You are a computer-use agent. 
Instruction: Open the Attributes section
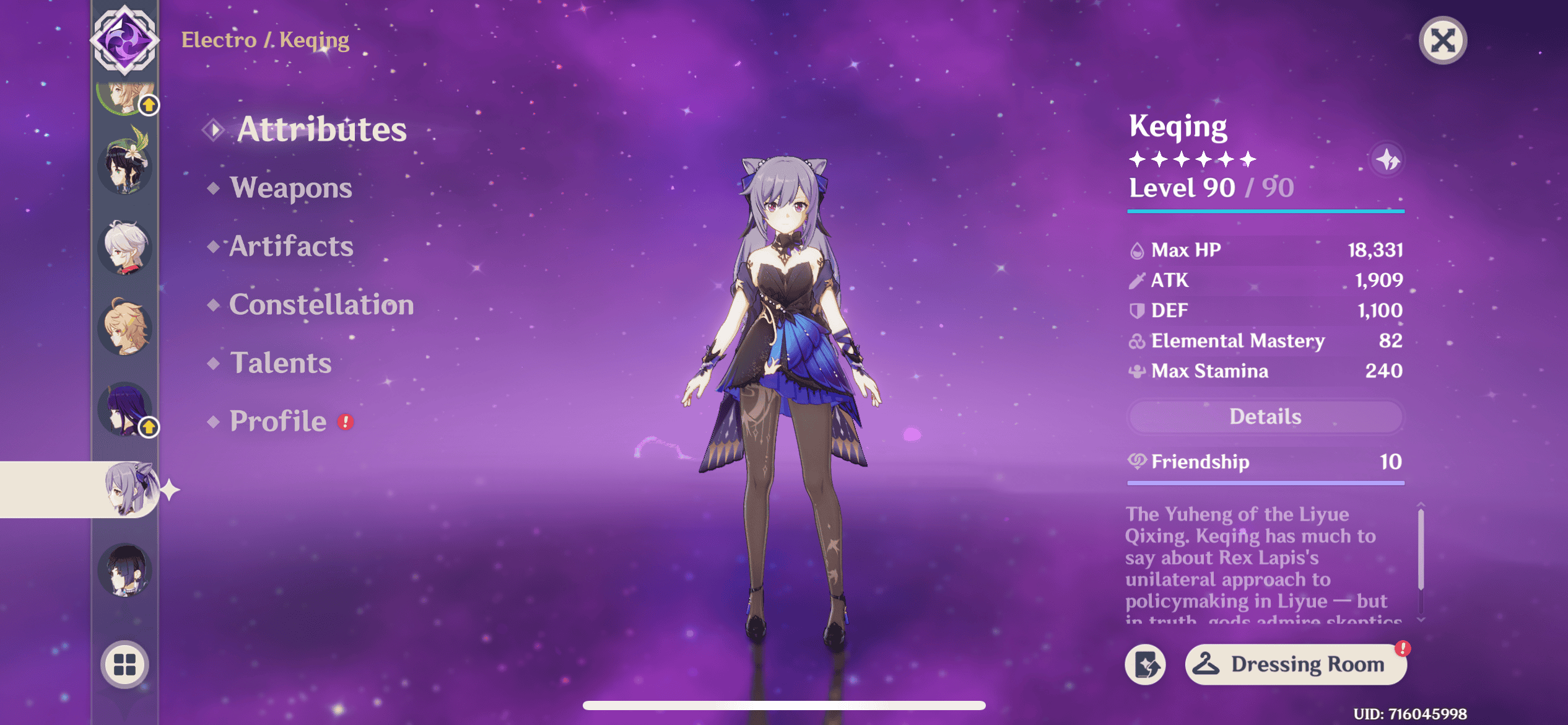pyautogui.click(x=321, y=130)
